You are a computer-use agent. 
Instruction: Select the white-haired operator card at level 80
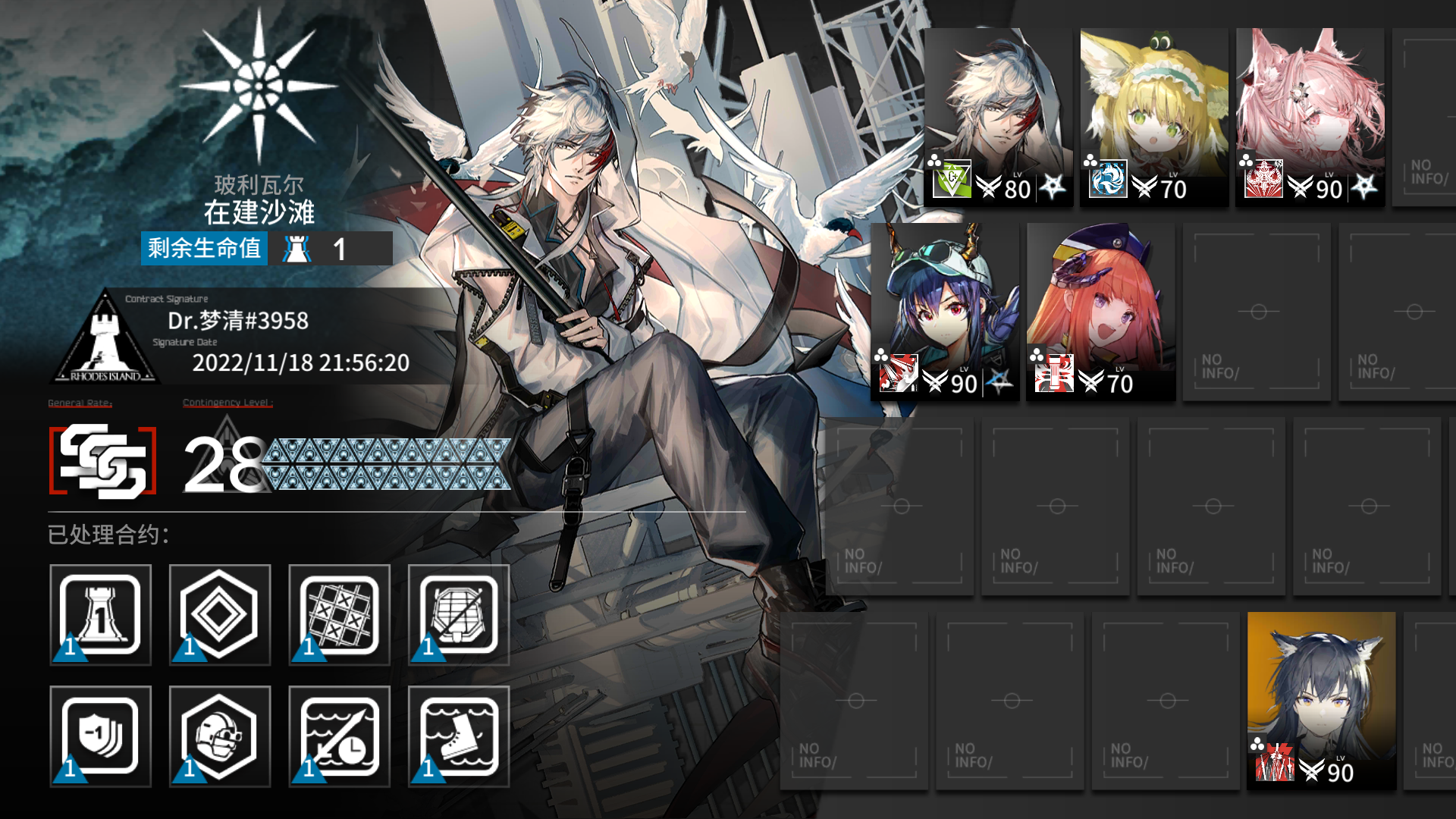998,117
